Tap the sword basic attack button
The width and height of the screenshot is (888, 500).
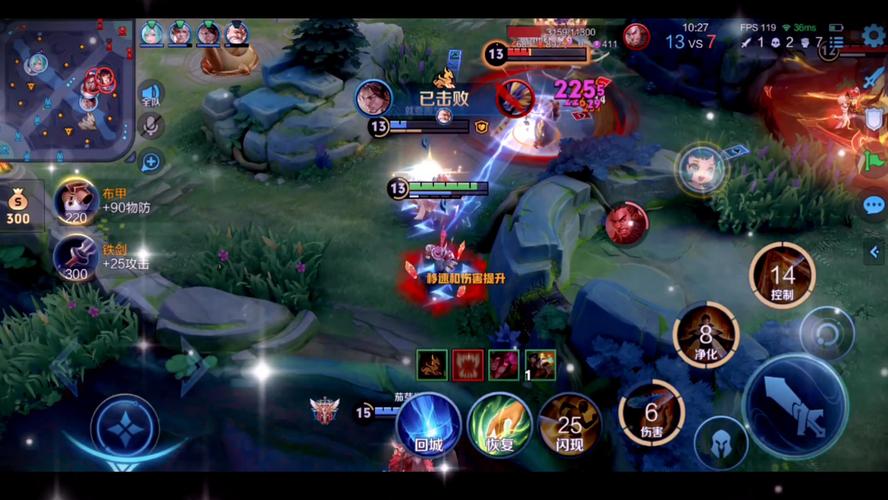point(795,405)
